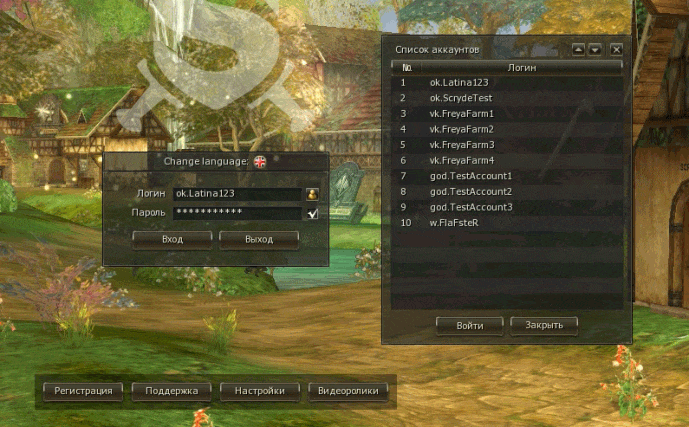Click the Закрыть button
The image size is (689, 427).
[x=544, y=325]
